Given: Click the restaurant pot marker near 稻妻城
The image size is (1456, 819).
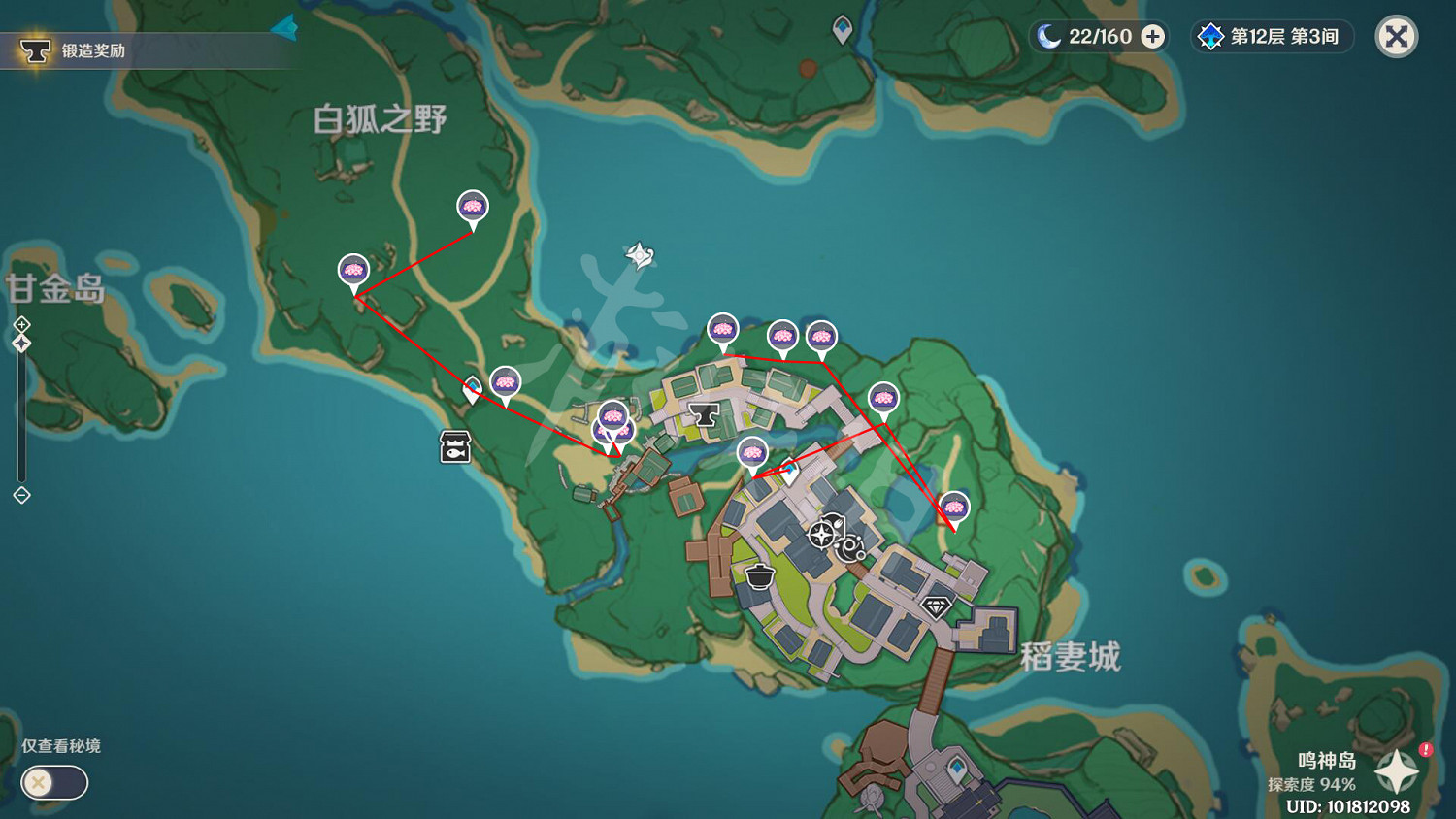Looking at the screenshot, I should [758, 575].
